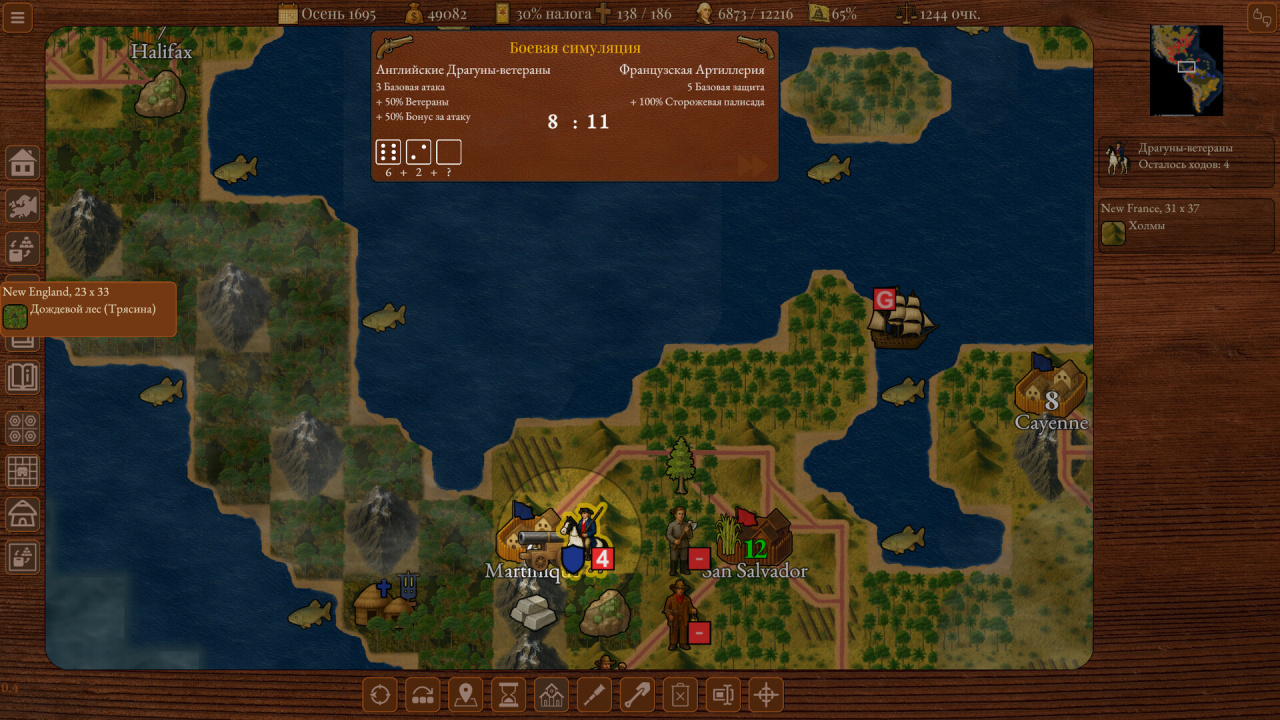1280x720 pixels.
Task: Open the book with info icon
Action: [x=22, y=377]
